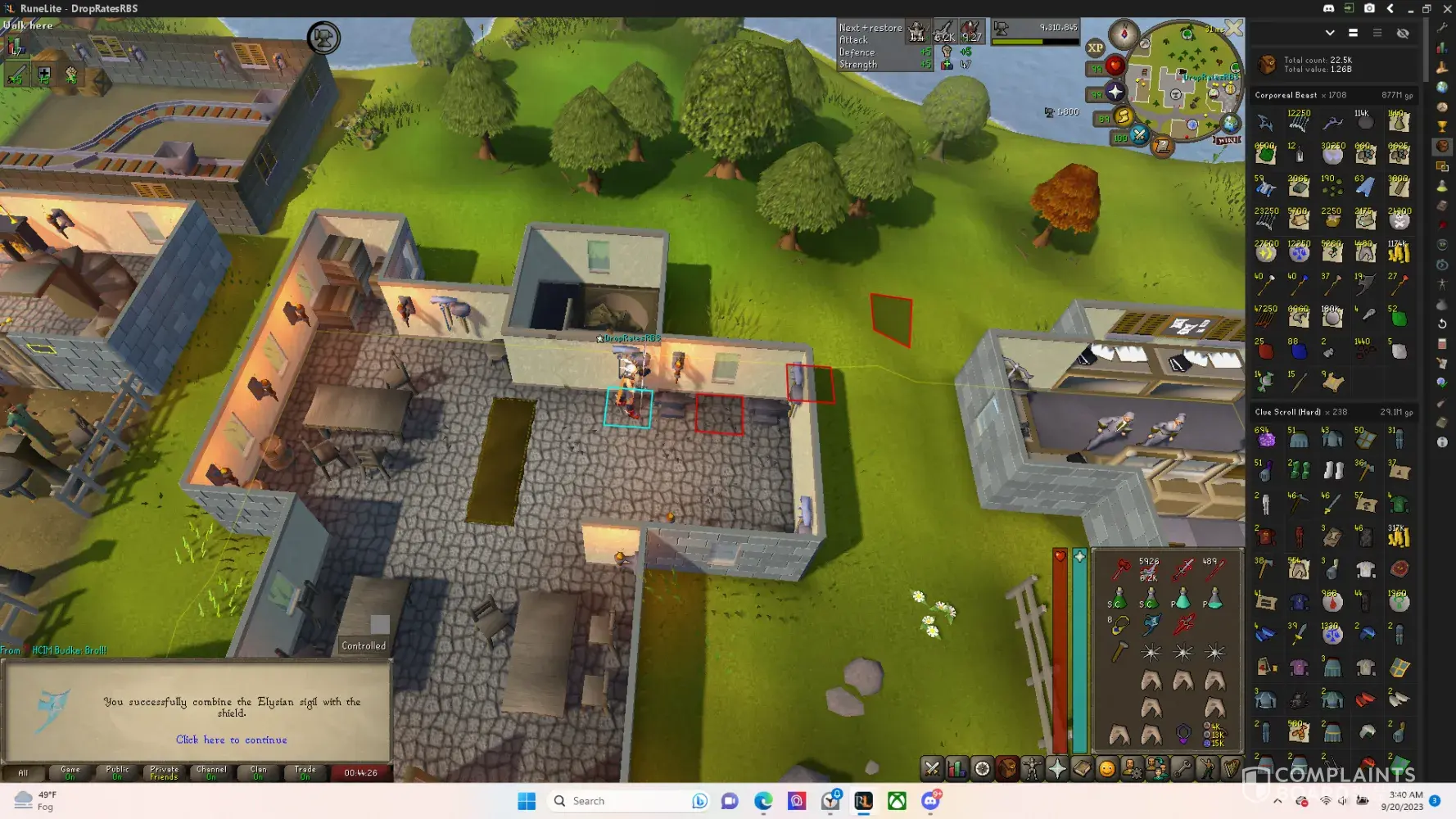
Task: Open the settings wrench tab
Action: [x=1182, y=768]
